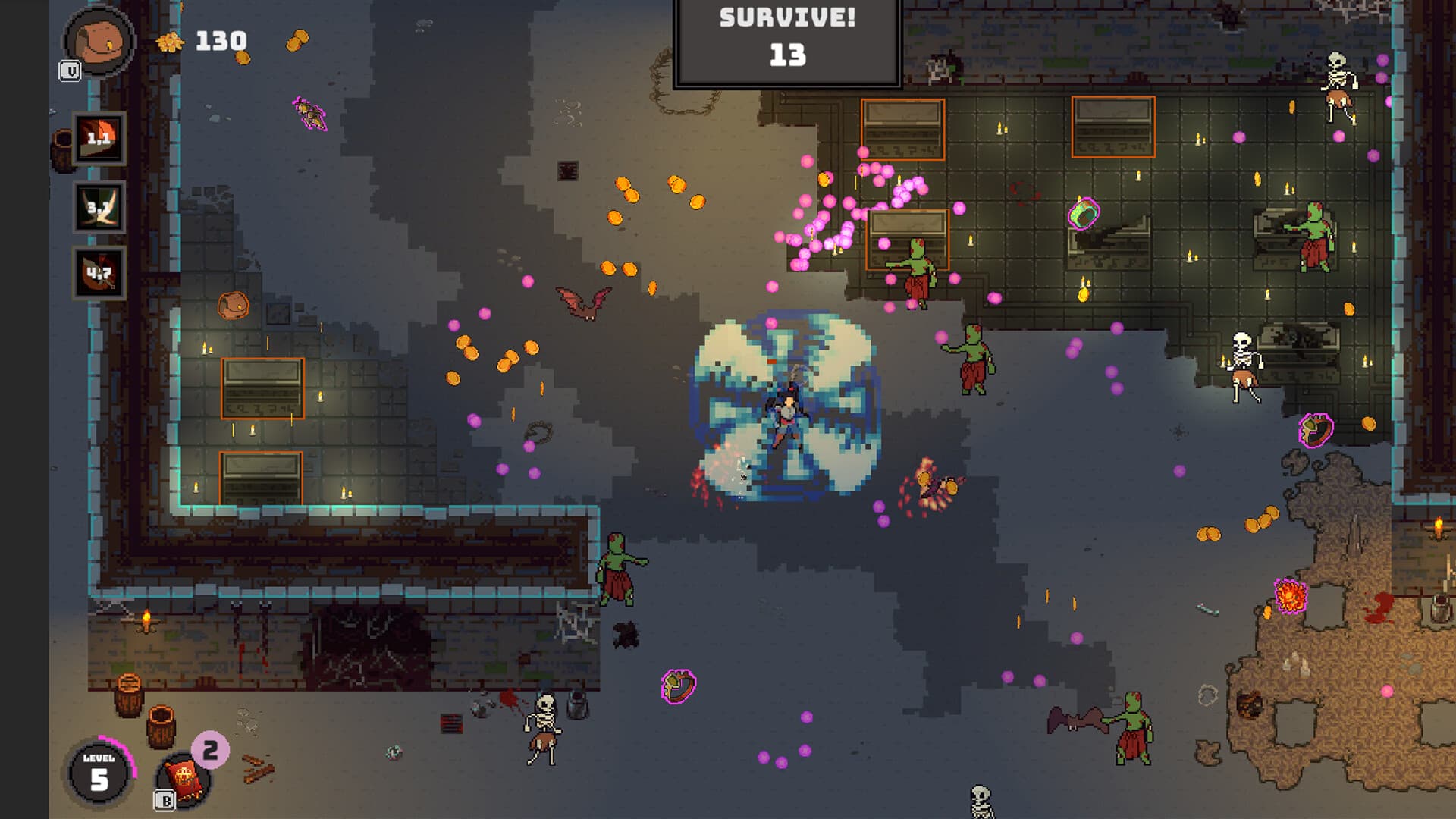1456x819 pixels.
Task: Open the upper sarcophagus crate on the left room
Action: pyautogui.click(x=262, y=388)
